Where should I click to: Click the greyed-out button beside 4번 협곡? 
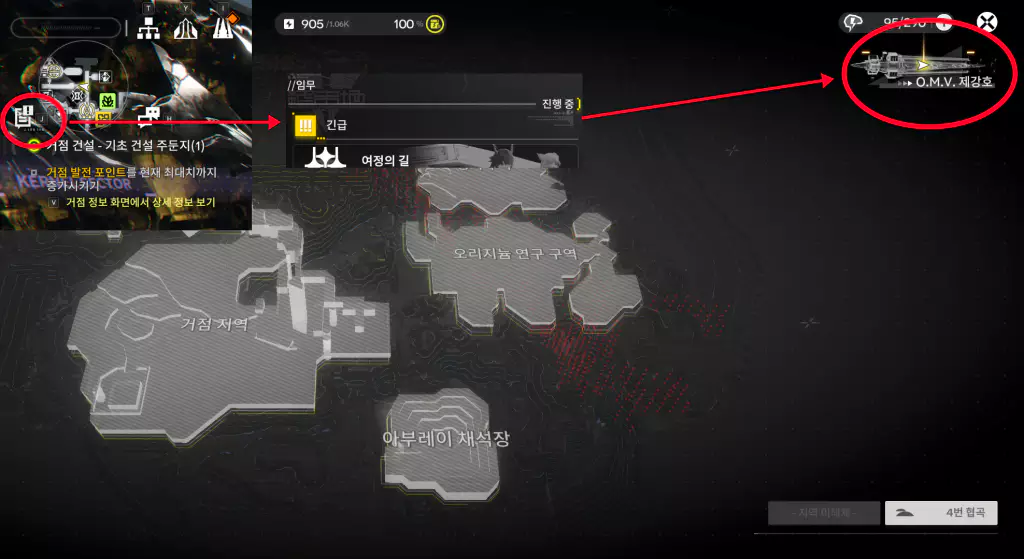pyautogui.click(x=823, y=514)
